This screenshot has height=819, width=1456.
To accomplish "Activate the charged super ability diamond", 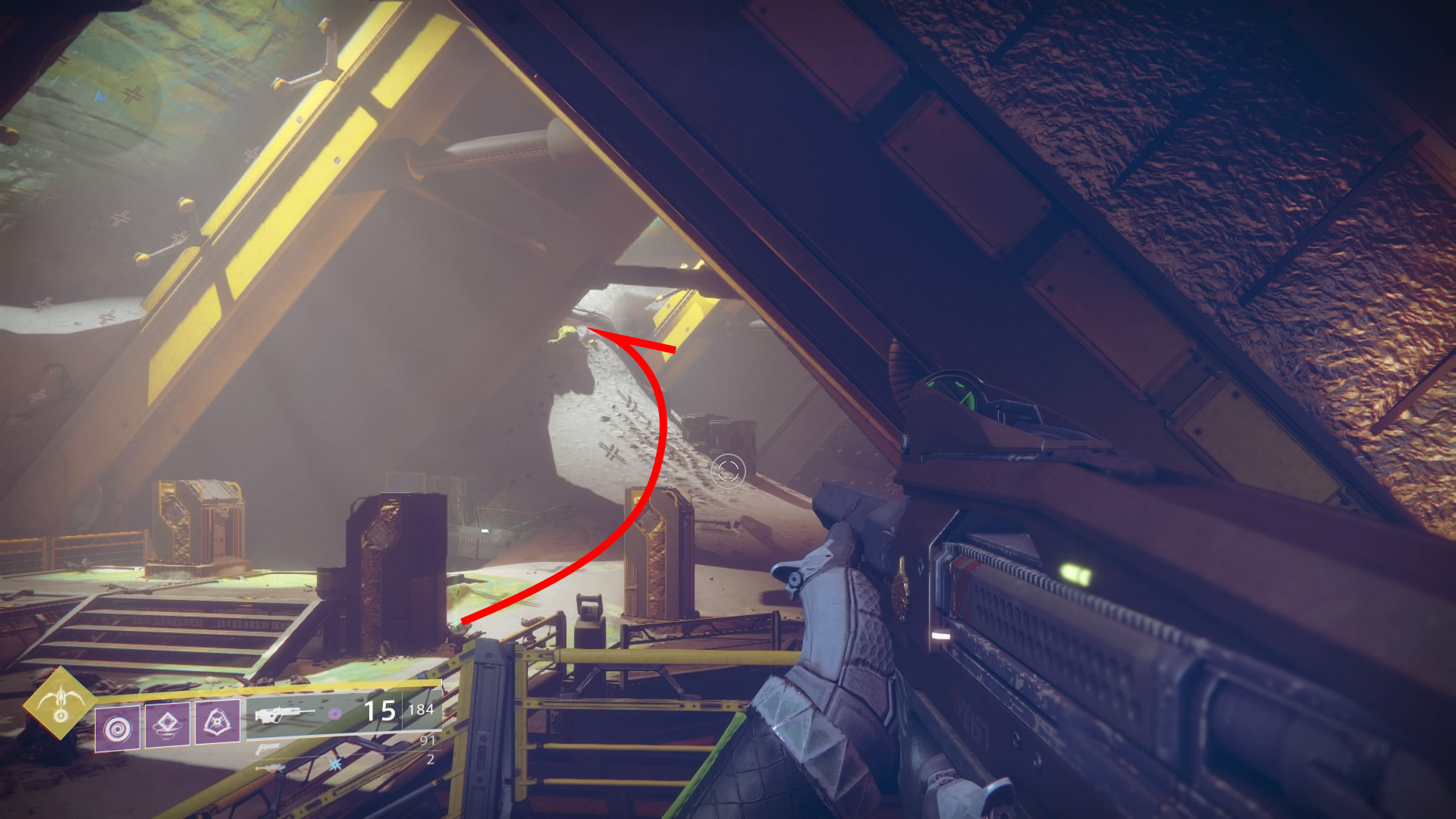I will coord(59,704).
